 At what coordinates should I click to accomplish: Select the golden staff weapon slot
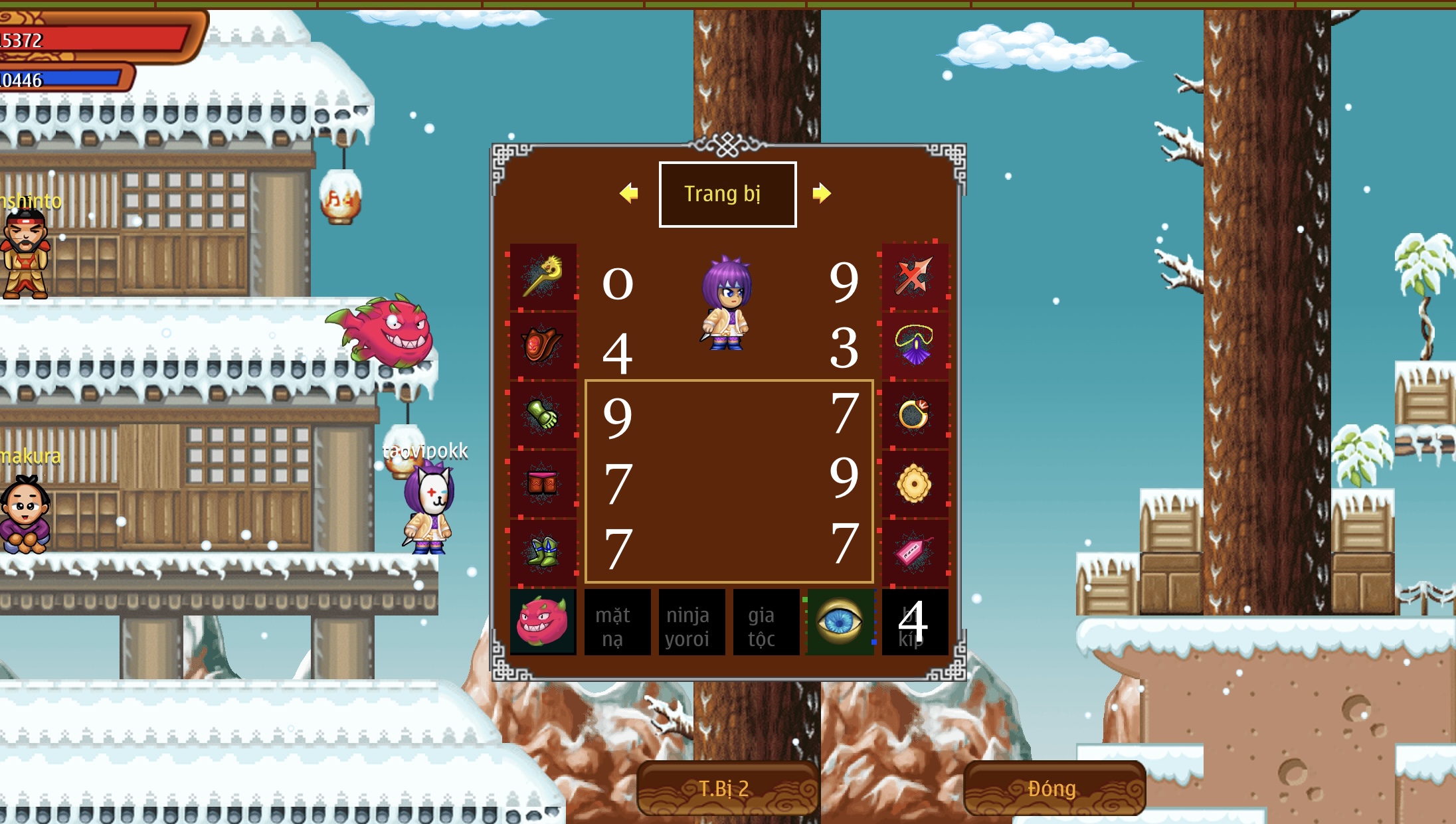(543, 276)
